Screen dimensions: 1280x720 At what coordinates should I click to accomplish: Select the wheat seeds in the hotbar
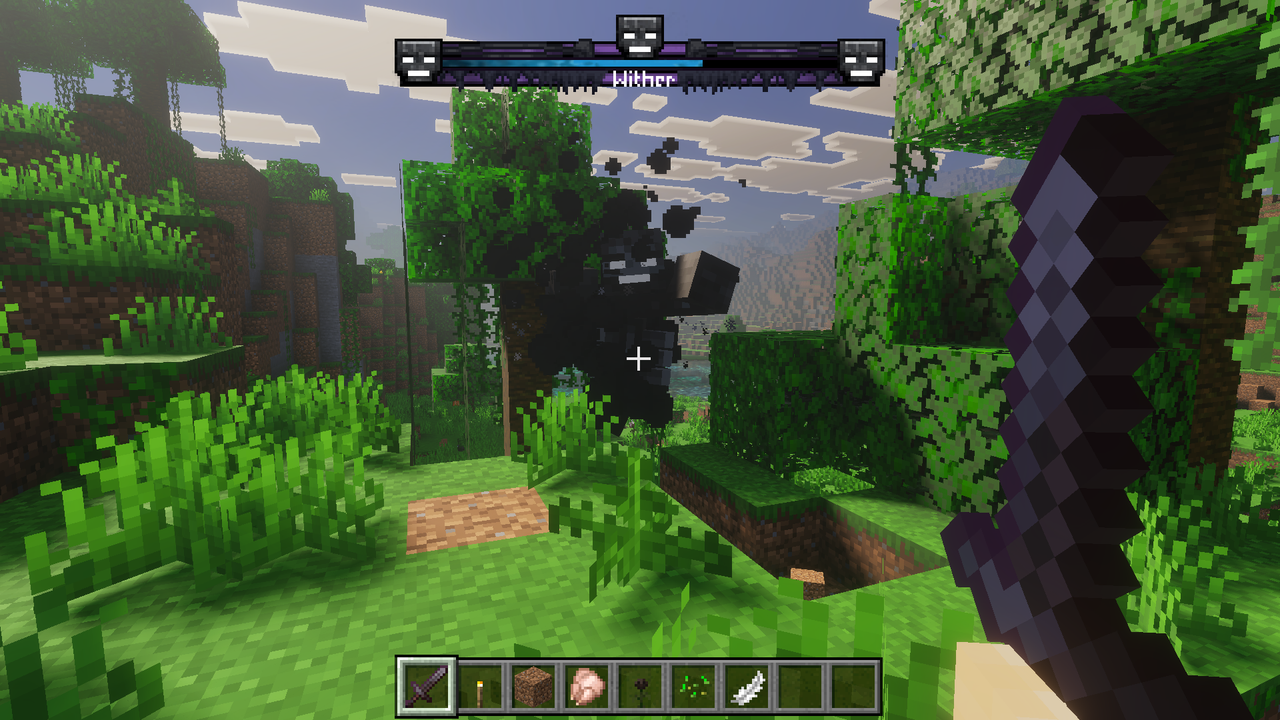tap(694, 685)
